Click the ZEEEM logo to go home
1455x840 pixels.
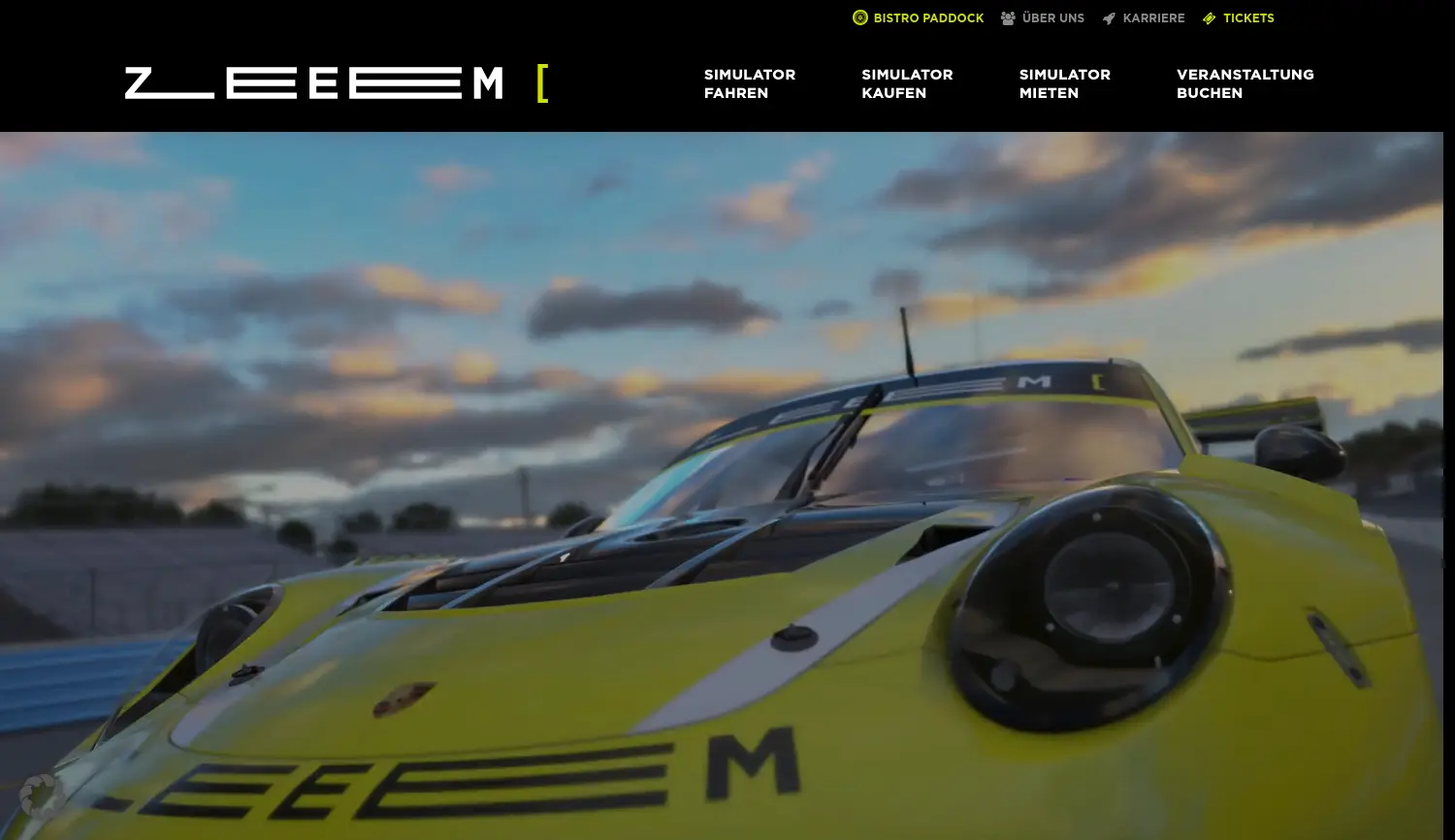(313, 83)
